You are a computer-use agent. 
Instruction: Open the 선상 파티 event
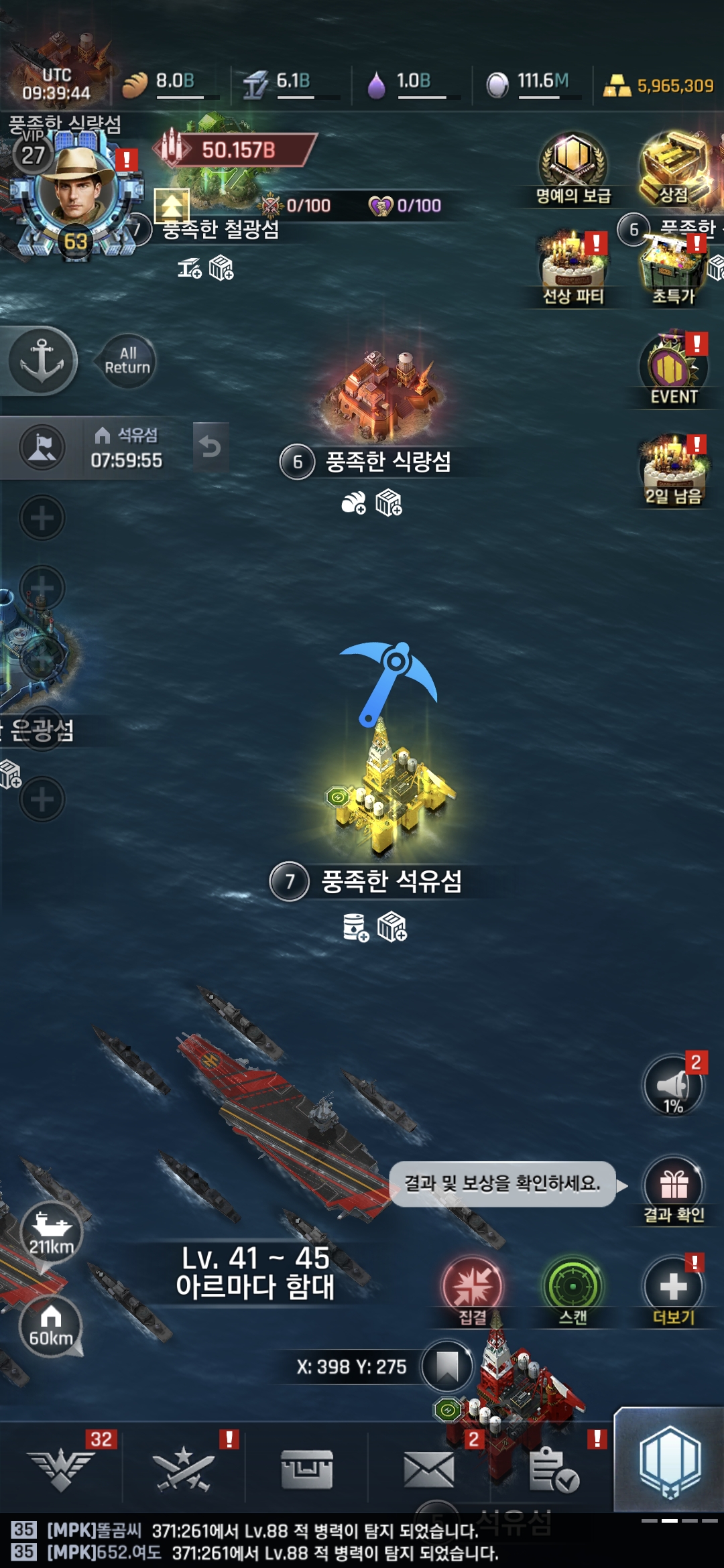(573, 265)
